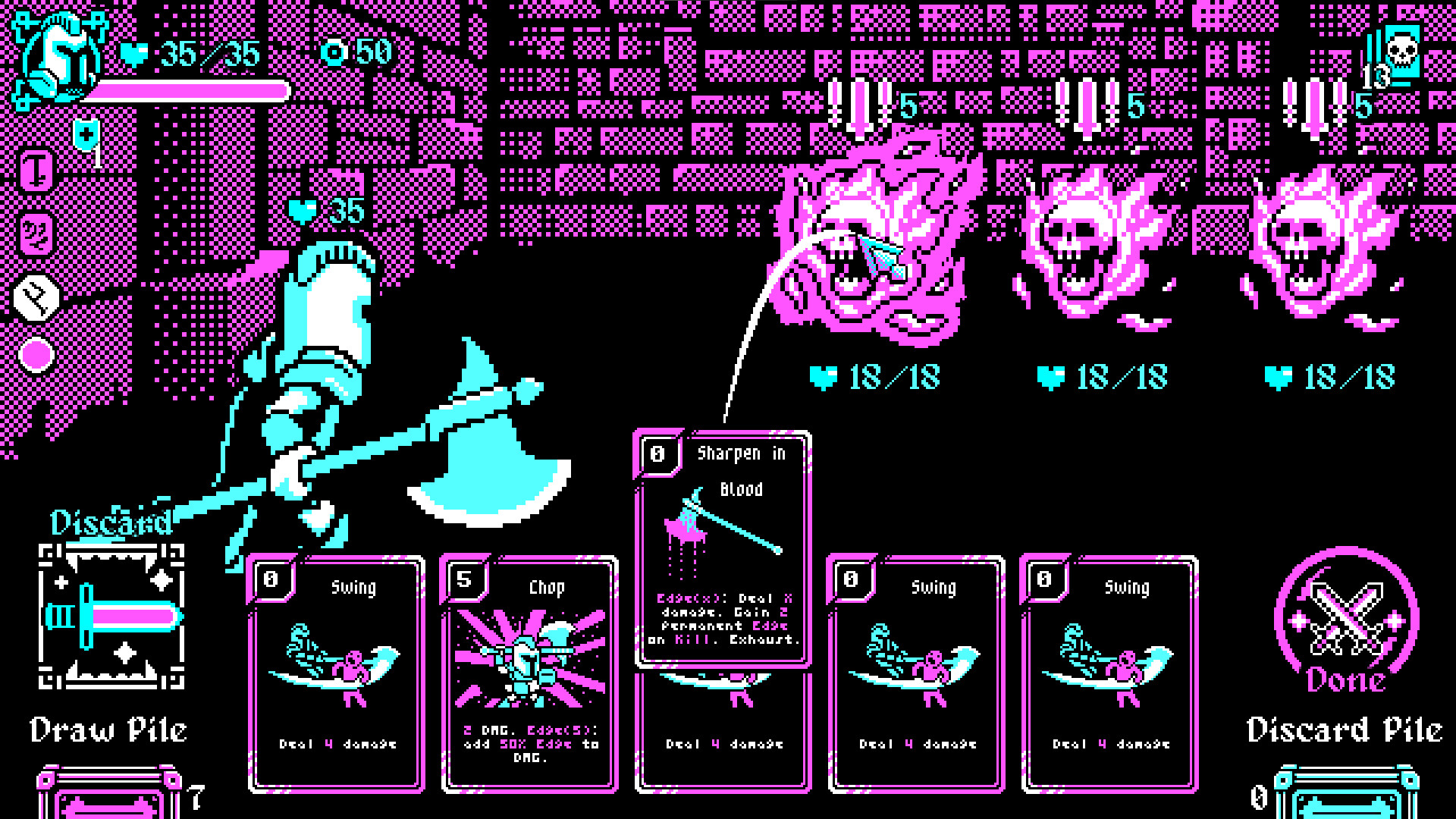Click the pink circle token below the P icon
This screenshot has width=1456, height=819.
coord(35,353)
